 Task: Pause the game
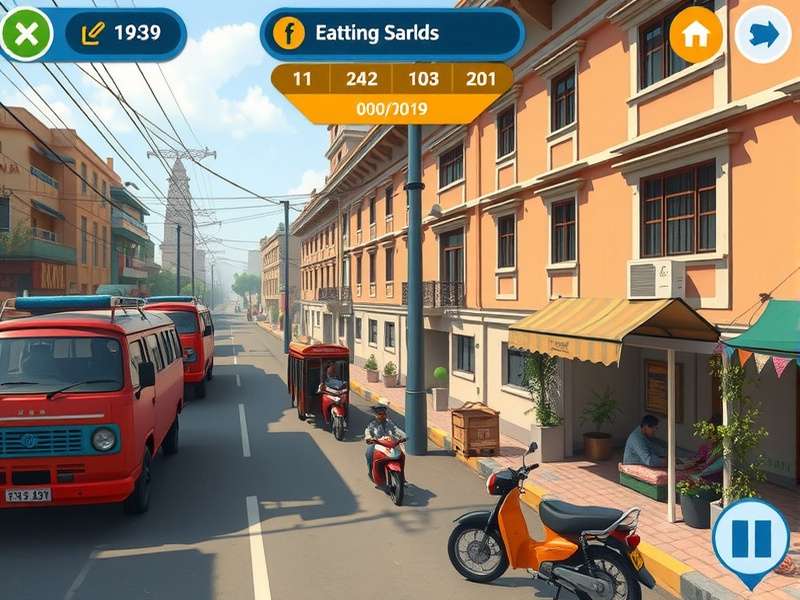(750, 540)
